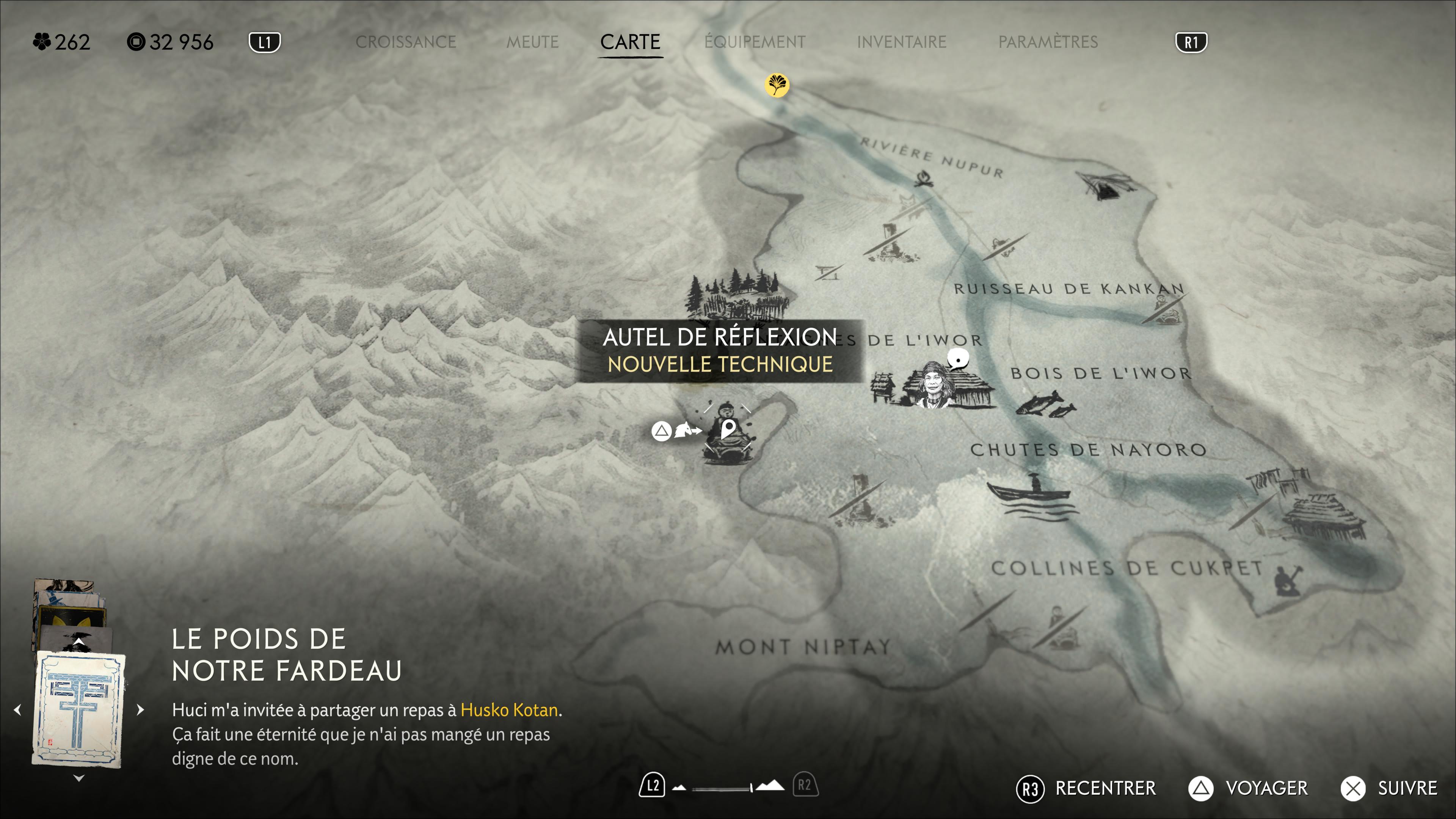The width and height of the screenshot is (1456, 819).
Task: Switch to the Croissance tab
Action: (405, 42)
